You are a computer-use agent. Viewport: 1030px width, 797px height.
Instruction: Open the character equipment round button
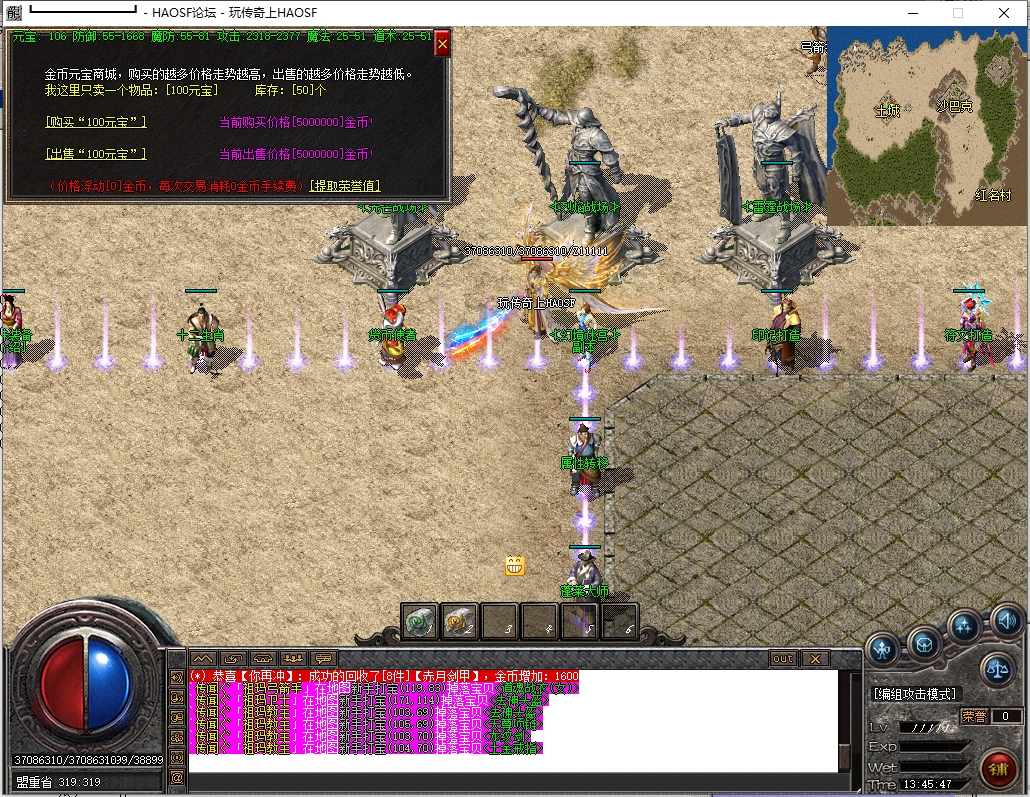pyautogui.click(x=882, y=647)
